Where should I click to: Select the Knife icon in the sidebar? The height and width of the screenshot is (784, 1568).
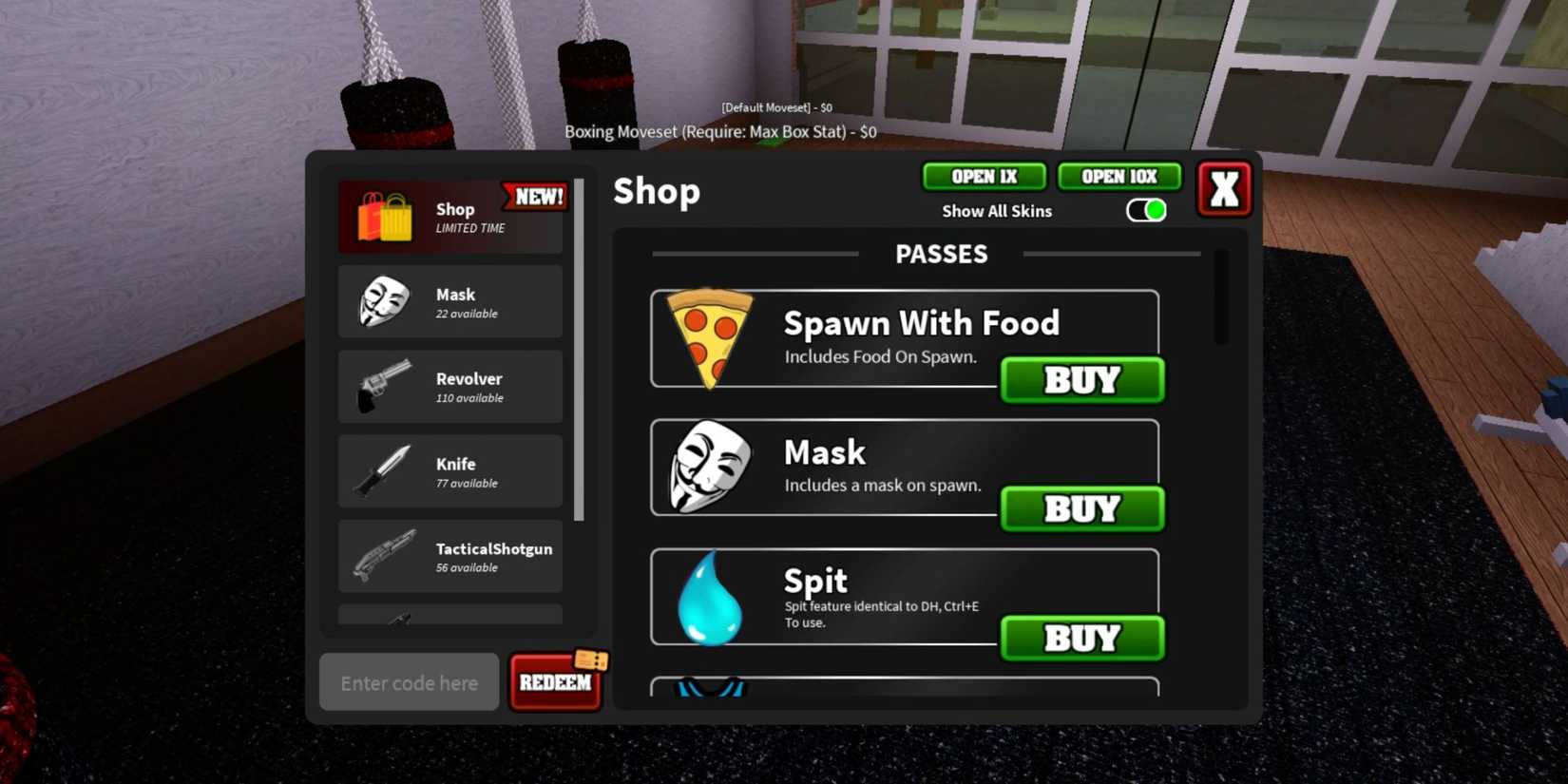click(383, 470)
